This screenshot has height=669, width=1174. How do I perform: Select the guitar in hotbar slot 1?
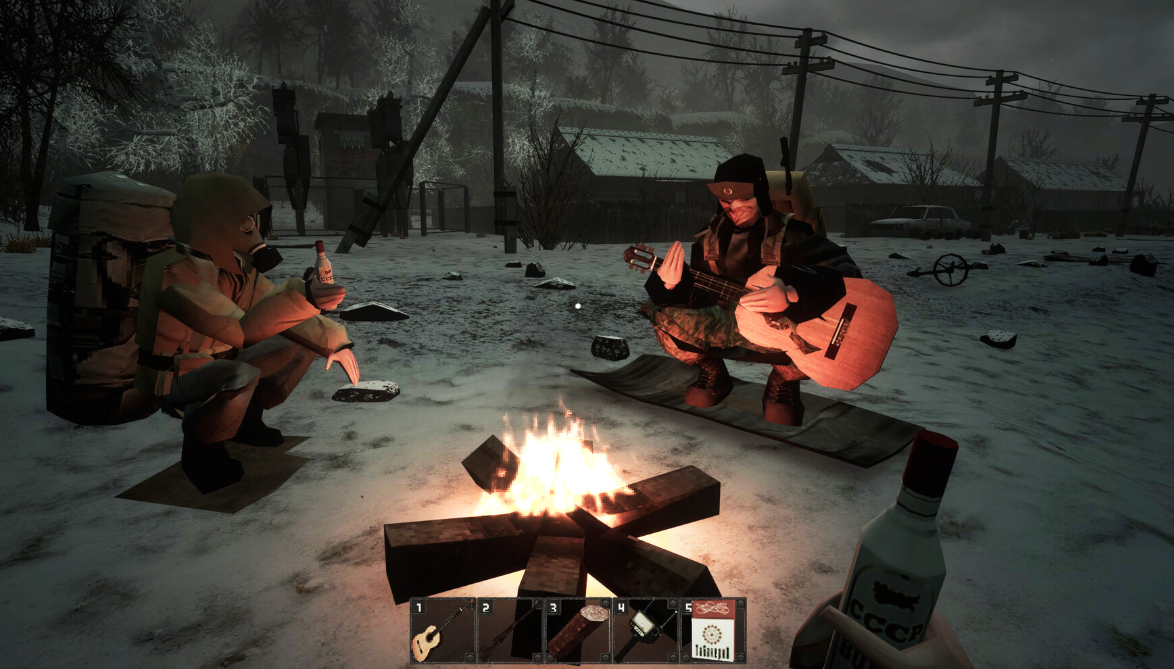pyautogui.click(x=442, y=630)
